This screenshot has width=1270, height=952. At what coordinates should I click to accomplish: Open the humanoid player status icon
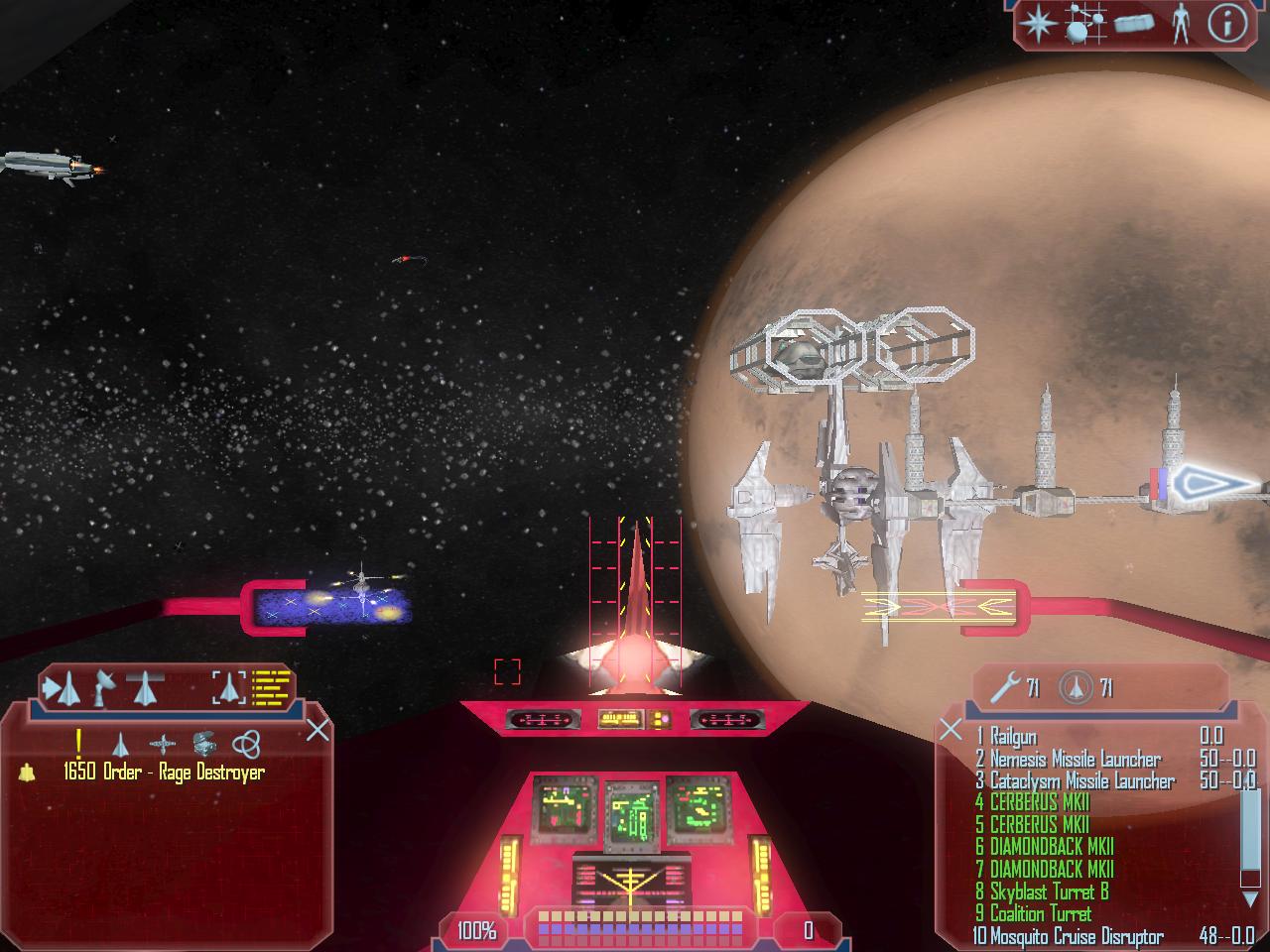[x=1180, y=22]
